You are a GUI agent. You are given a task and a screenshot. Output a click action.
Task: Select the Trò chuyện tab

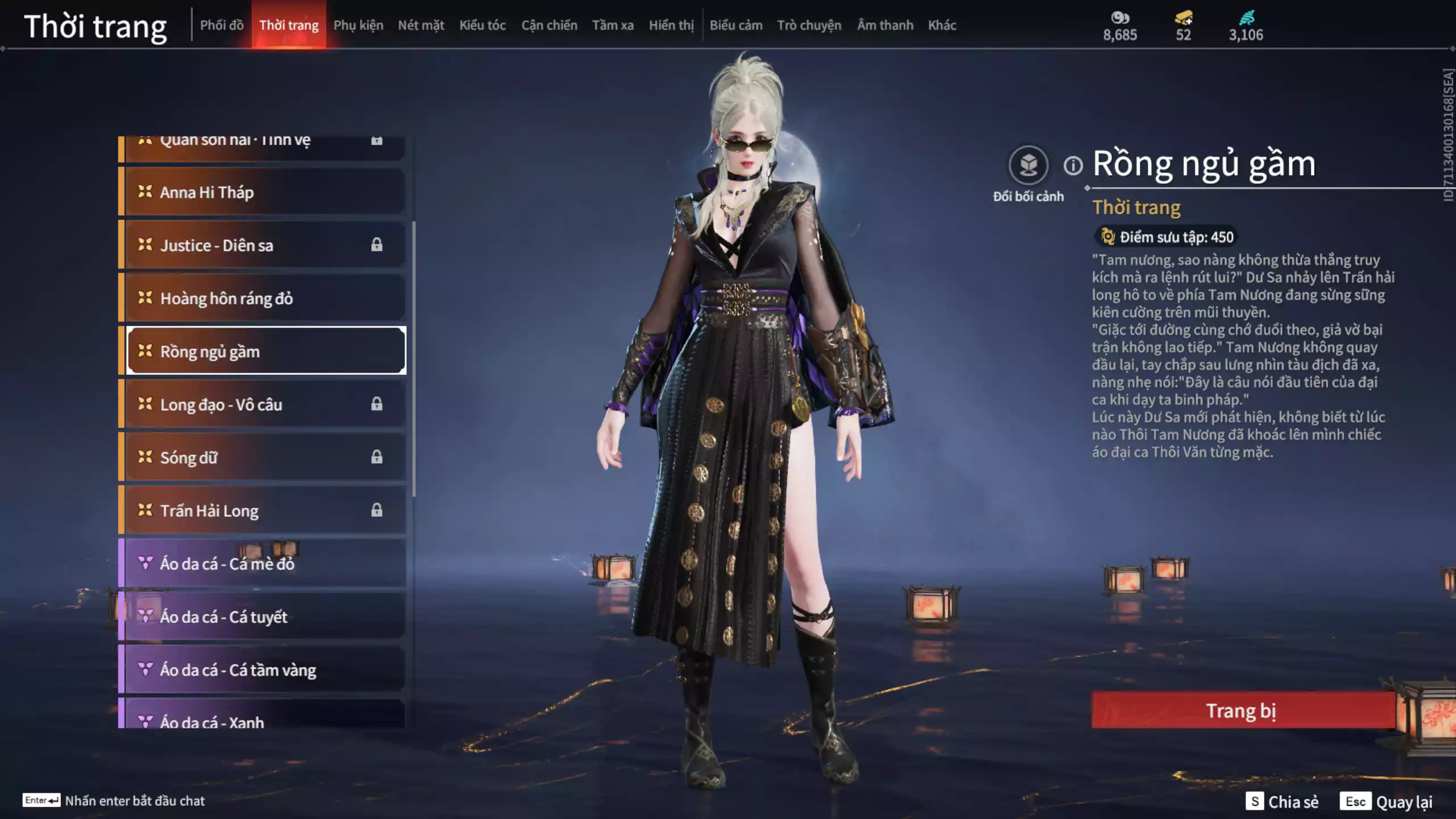[x=809, y=25]
